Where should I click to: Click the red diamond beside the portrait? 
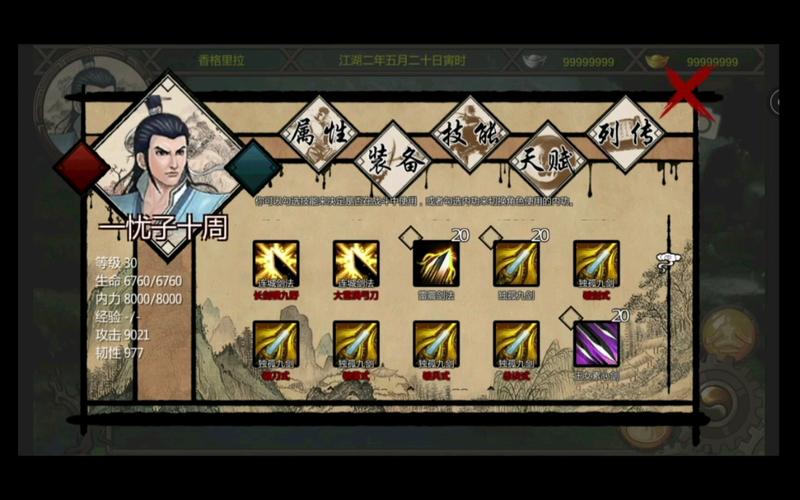click(x=81, y=166)
